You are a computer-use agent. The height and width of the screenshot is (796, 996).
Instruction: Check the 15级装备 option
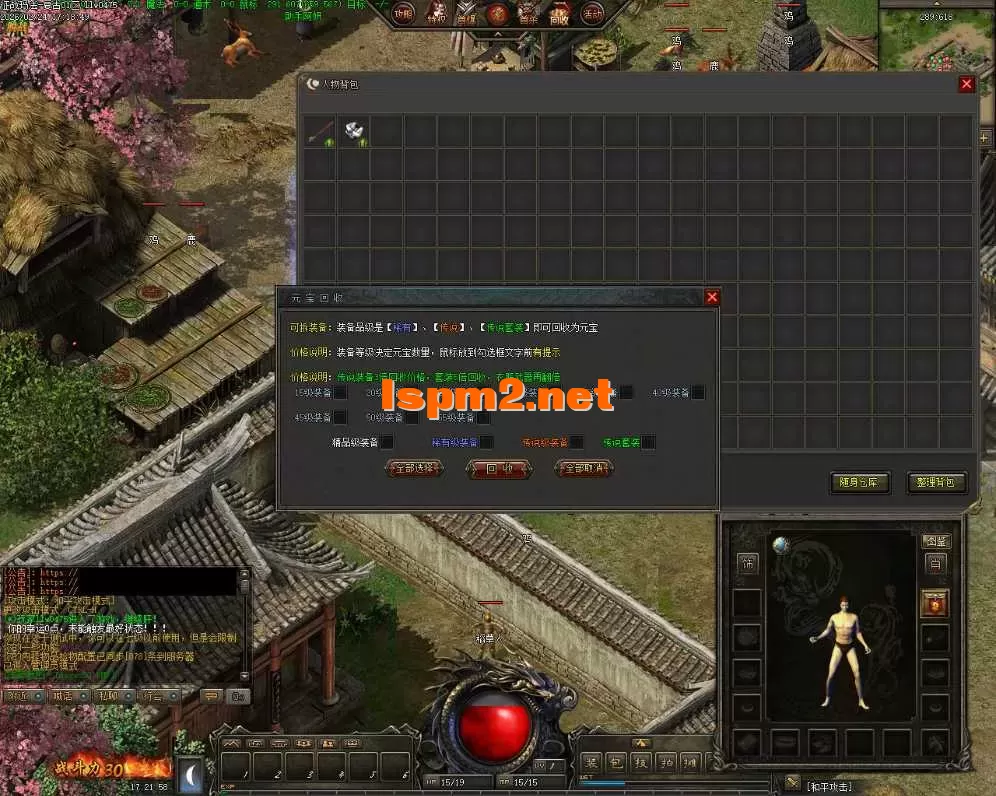(x=340, y=393)
